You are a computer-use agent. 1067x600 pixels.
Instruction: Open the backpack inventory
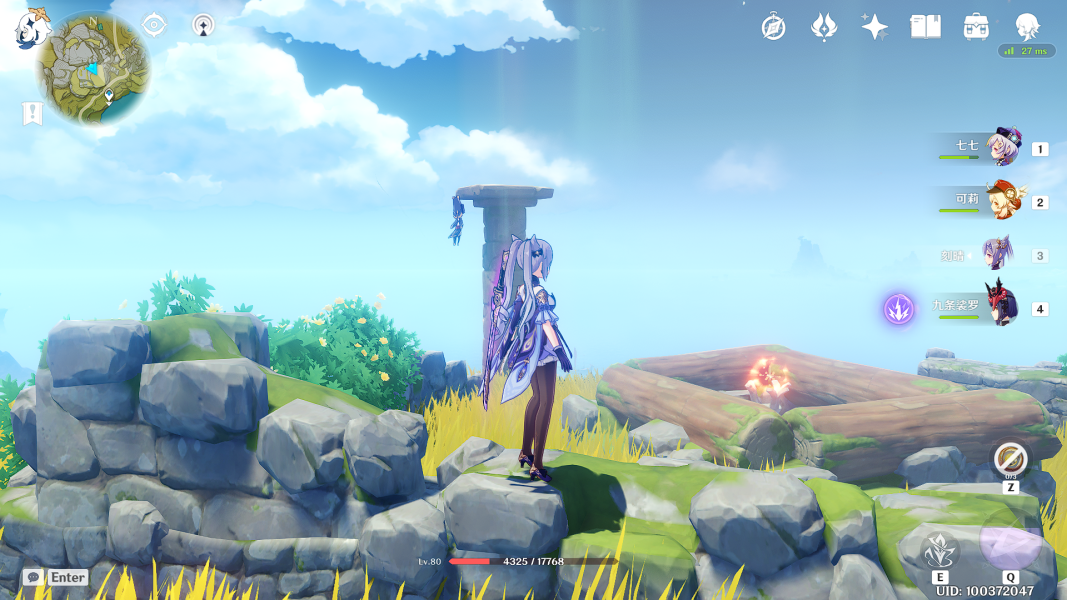(x=976, y=27)
